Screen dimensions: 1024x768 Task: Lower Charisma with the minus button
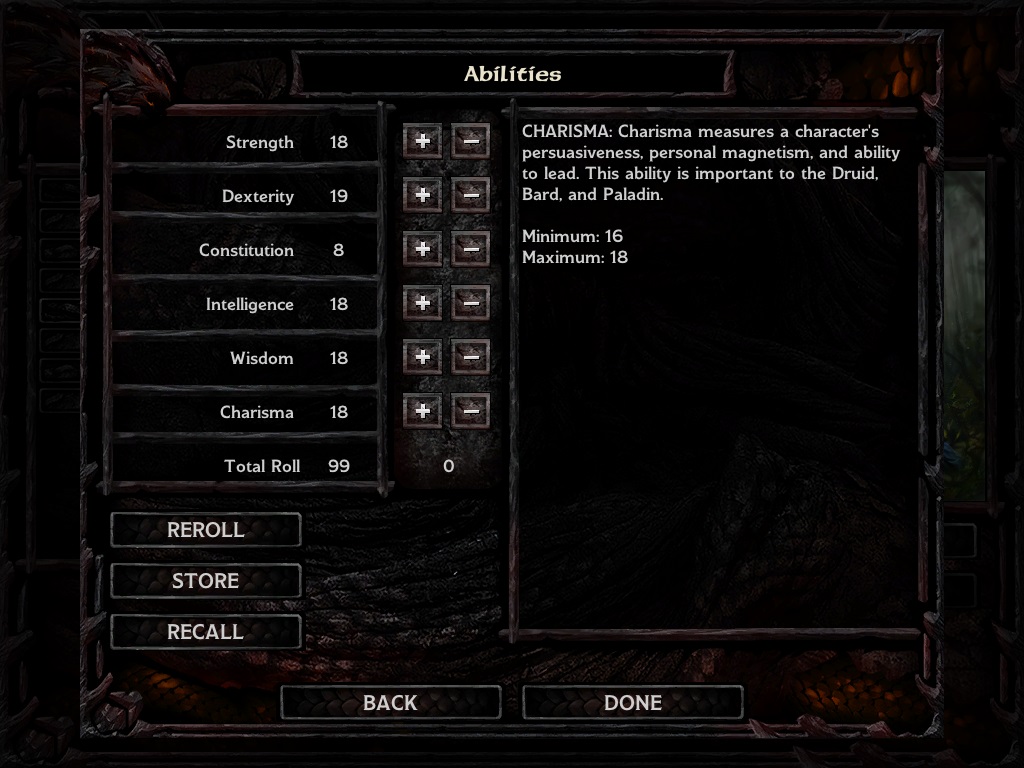(471, 412)
